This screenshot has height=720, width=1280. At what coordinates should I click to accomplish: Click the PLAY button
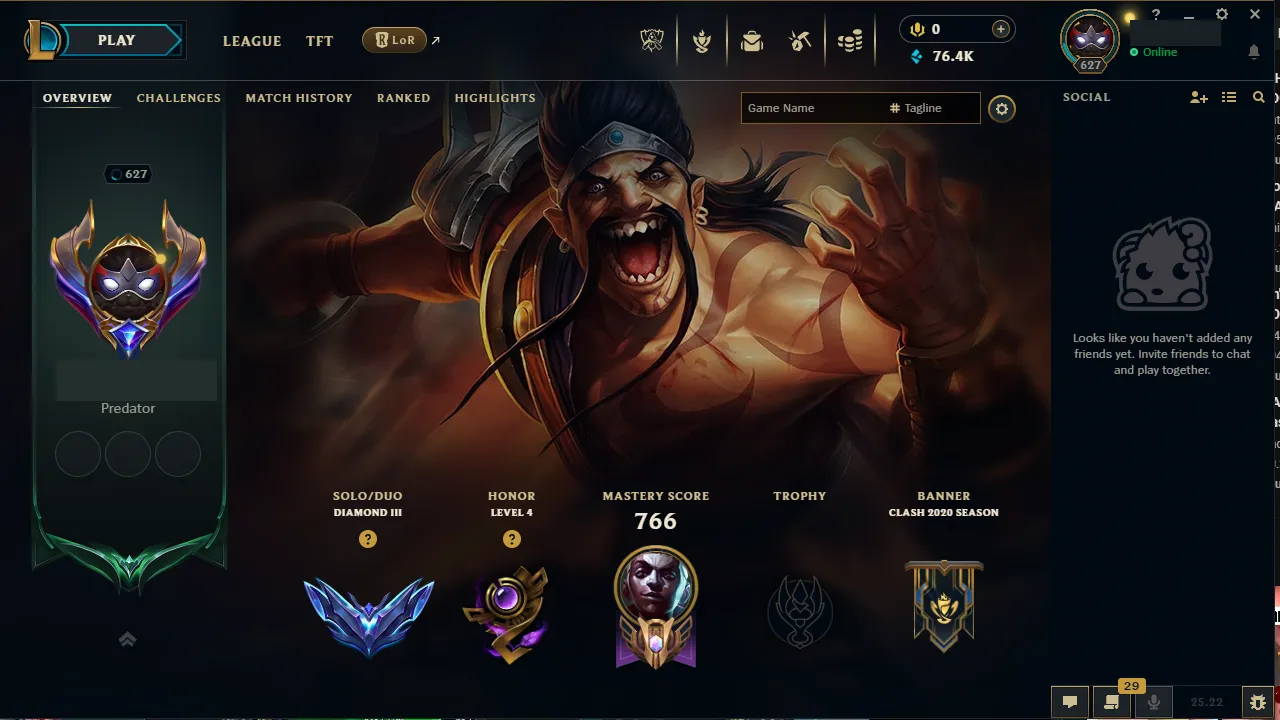coord(116,40)
